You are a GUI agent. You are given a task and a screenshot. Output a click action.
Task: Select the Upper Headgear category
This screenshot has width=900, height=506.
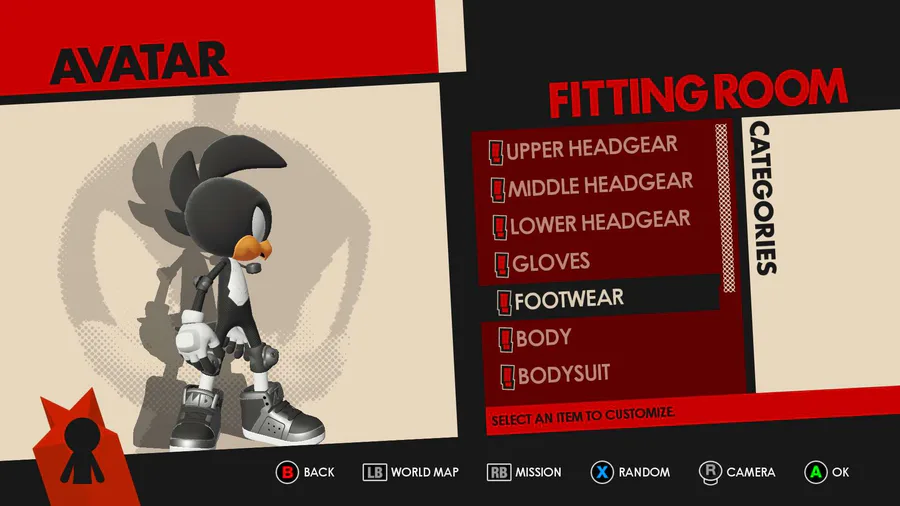tap(590, 149)
